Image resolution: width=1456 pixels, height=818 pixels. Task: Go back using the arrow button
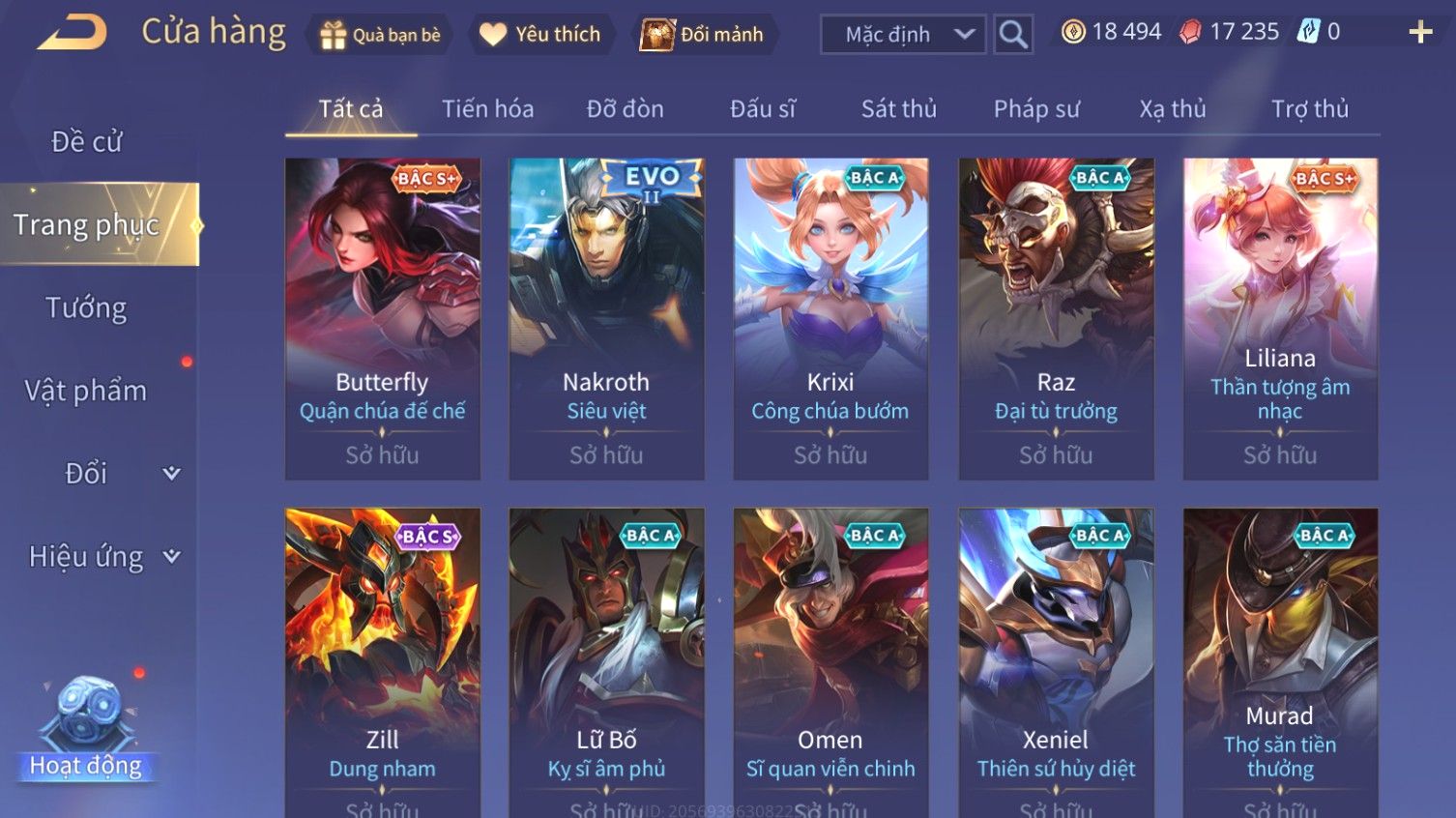pos(72,33)
